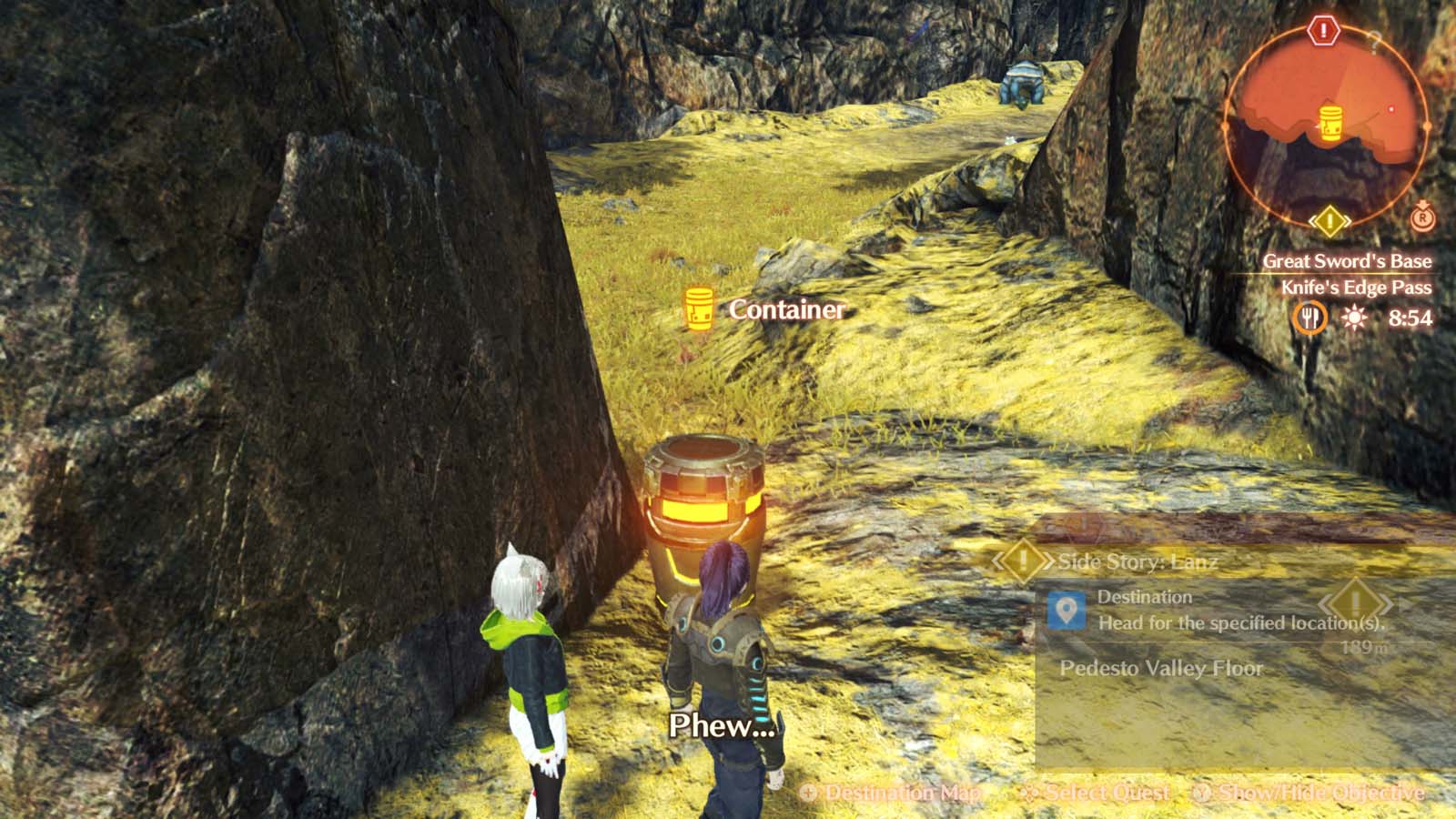The height and width of the screenshot is (819, 1456).
Task: Toggle objectives with Show/Hide Objective
Action: [x=1318, y=793]
